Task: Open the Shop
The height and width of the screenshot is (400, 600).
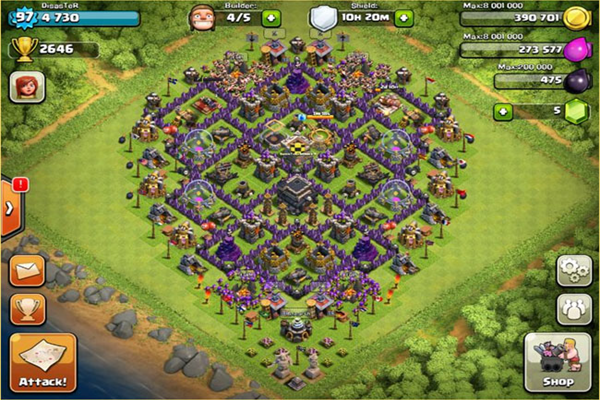Action: tap(558, 363)
